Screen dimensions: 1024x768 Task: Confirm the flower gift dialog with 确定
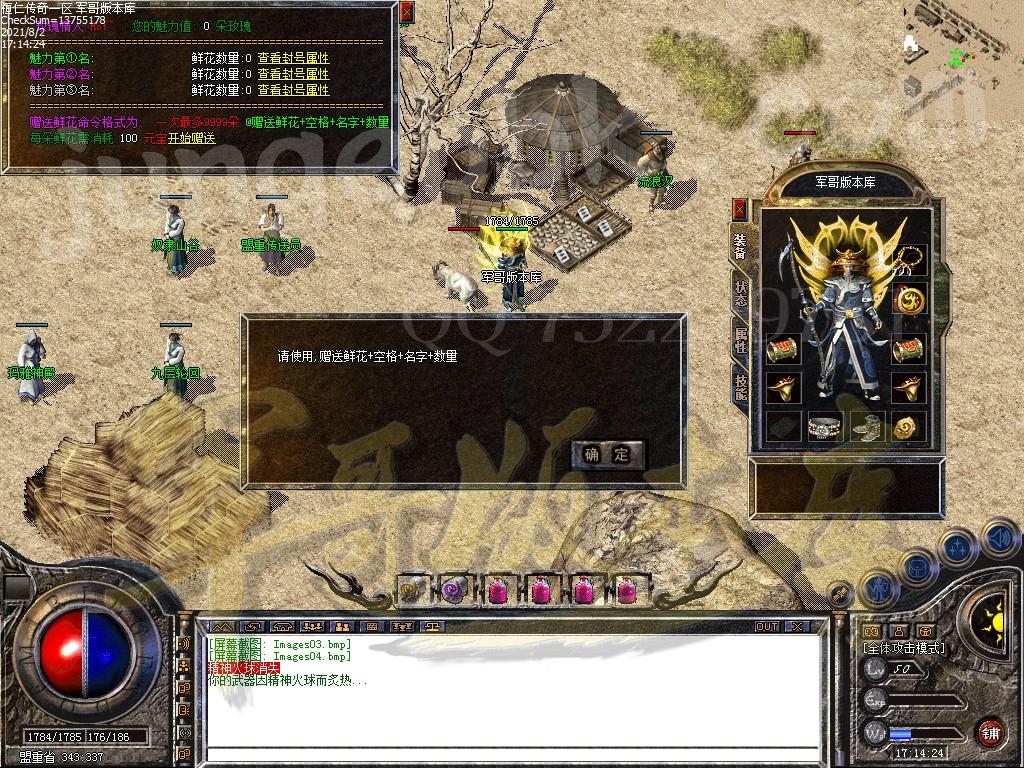coord(608,455)
